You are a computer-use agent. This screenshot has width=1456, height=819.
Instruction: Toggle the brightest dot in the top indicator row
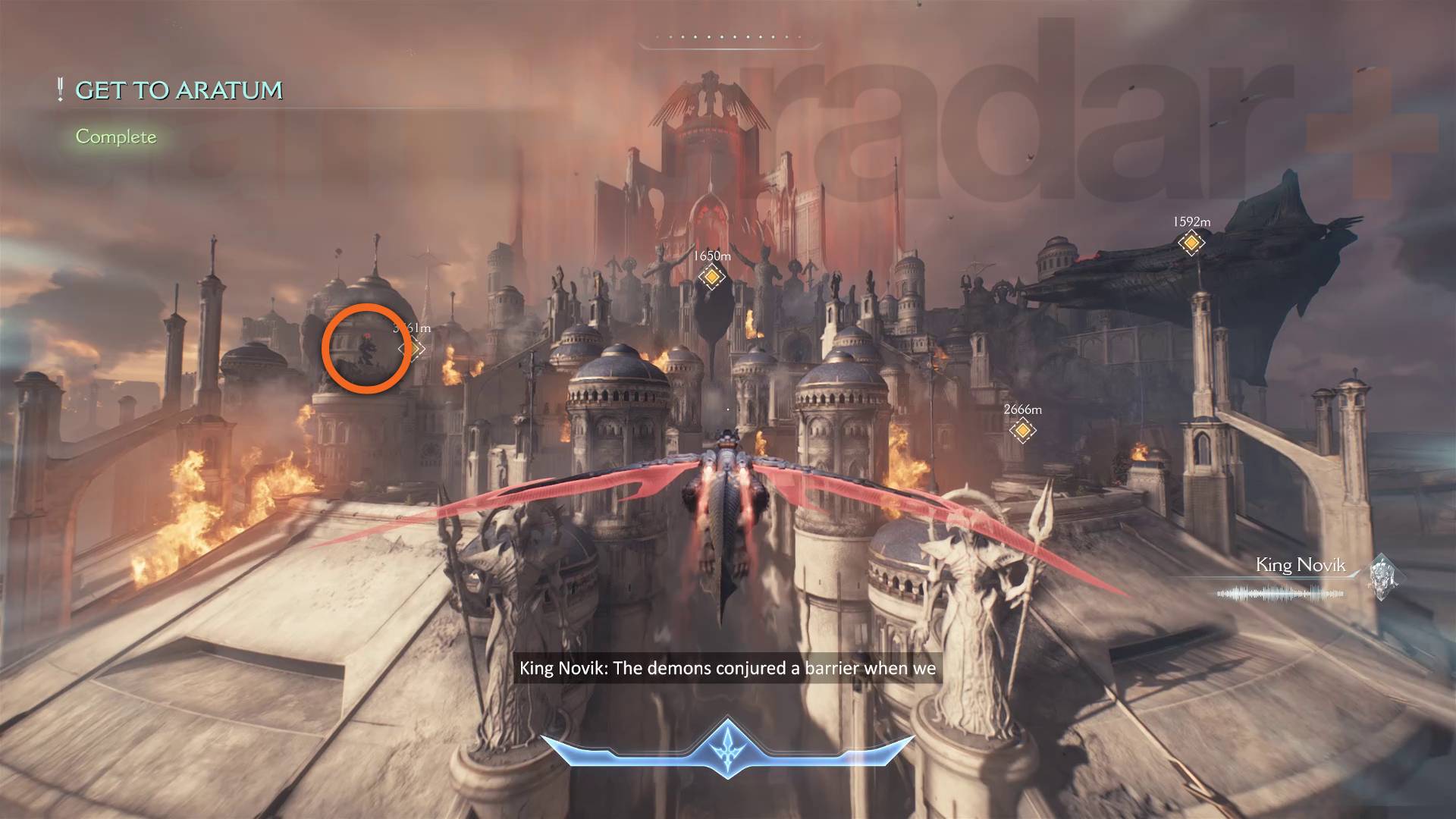(722, 36)
